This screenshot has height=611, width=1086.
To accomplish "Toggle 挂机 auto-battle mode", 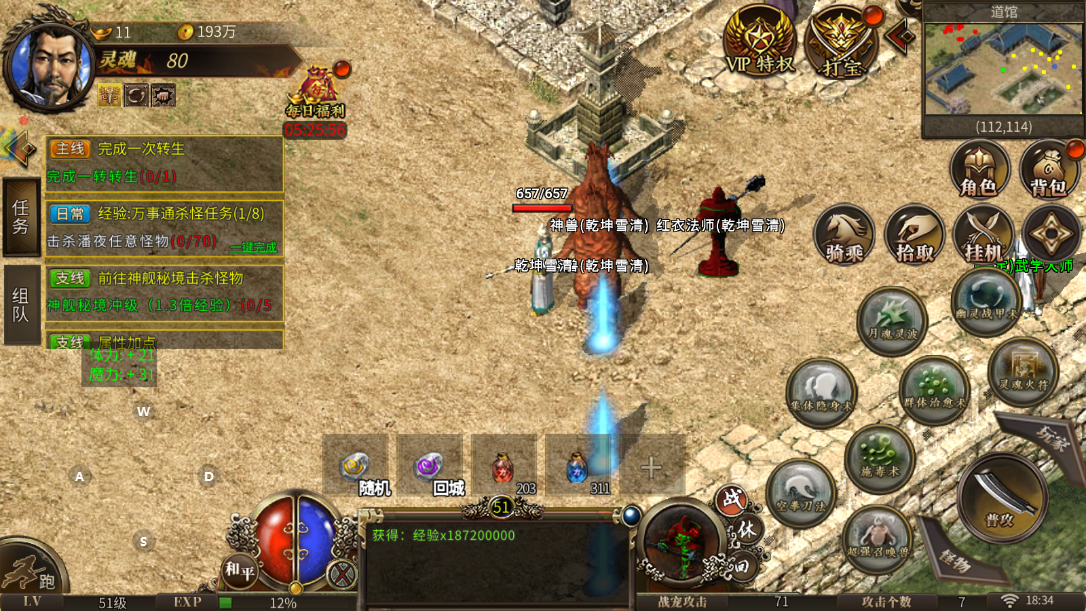I will [983, 236].
